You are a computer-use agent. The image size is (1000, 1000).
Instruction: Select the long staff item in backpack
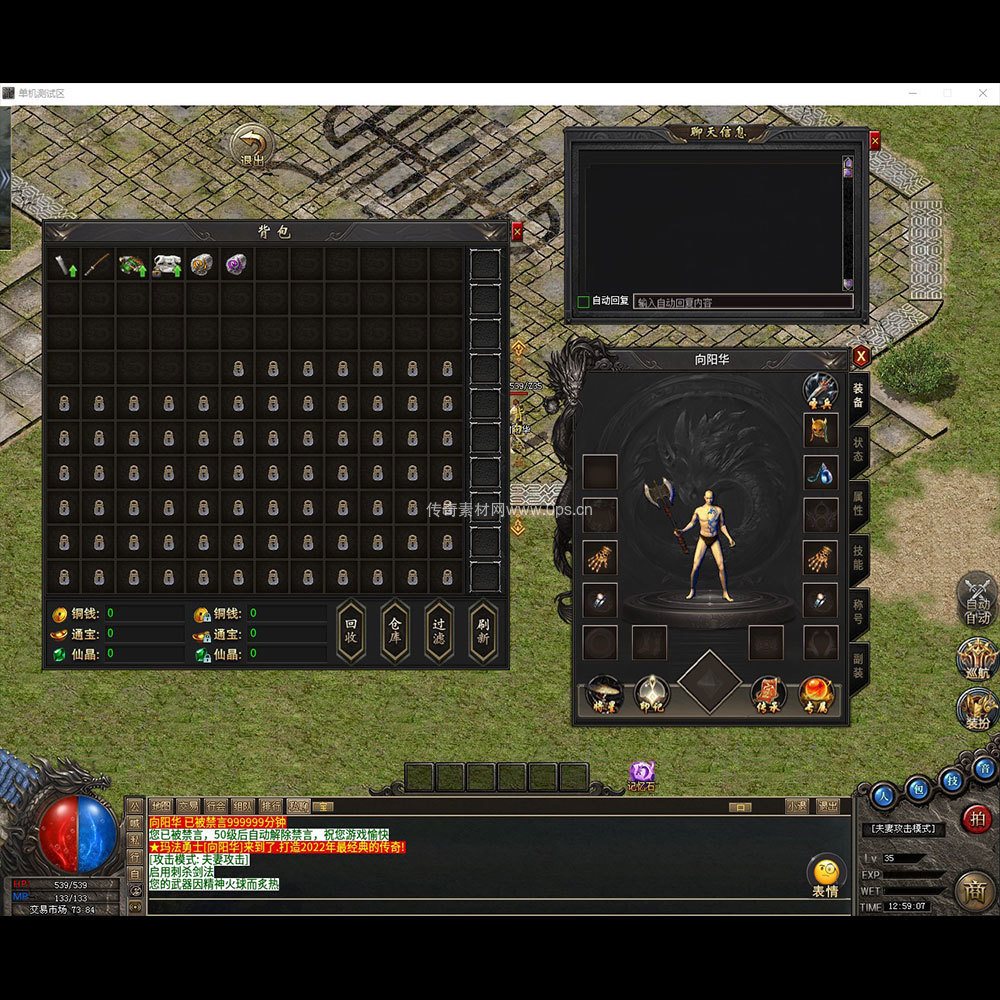[97, 265]
